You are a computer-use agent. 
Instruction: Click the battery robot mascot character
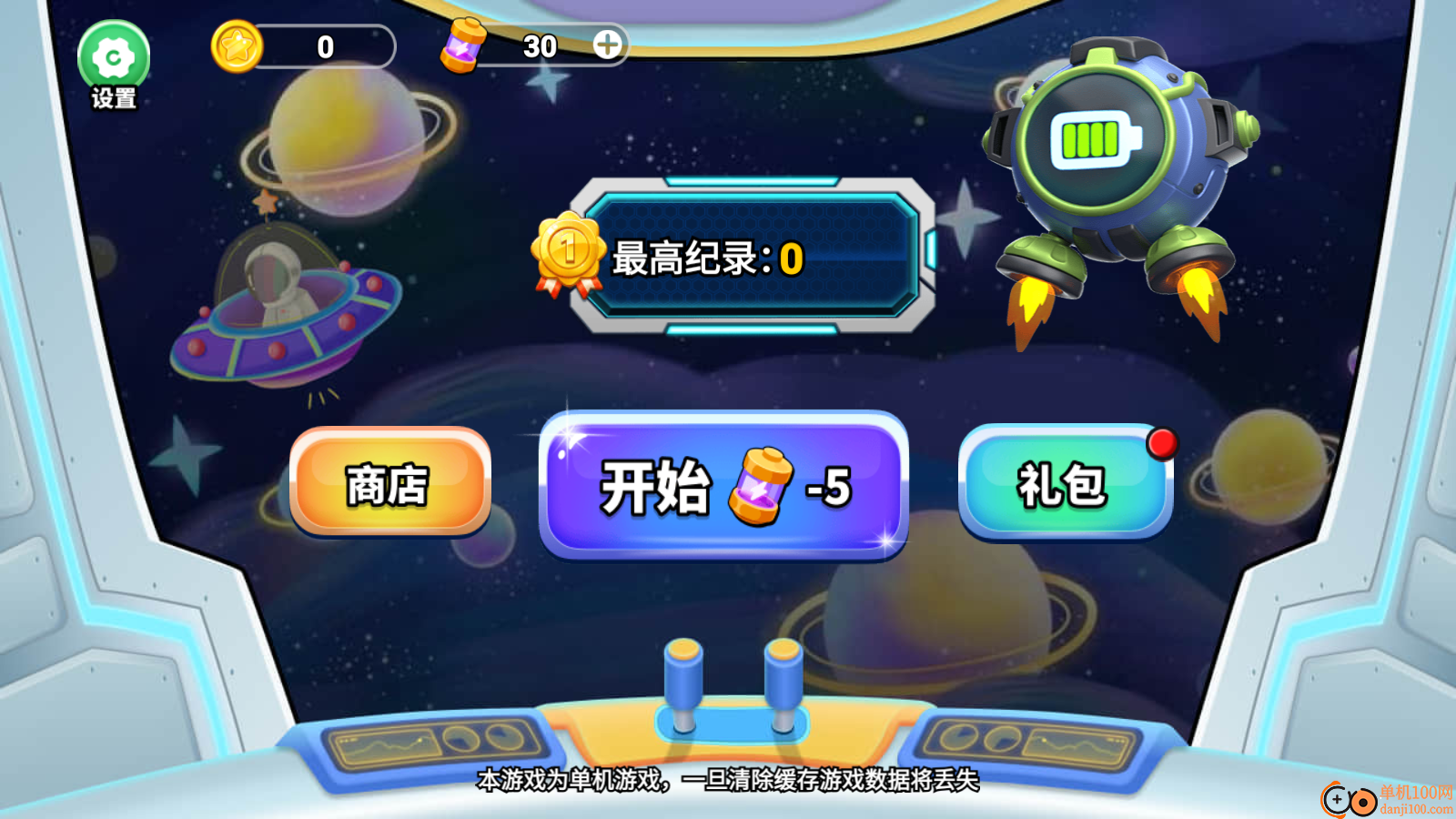(x=1110, y=164)
